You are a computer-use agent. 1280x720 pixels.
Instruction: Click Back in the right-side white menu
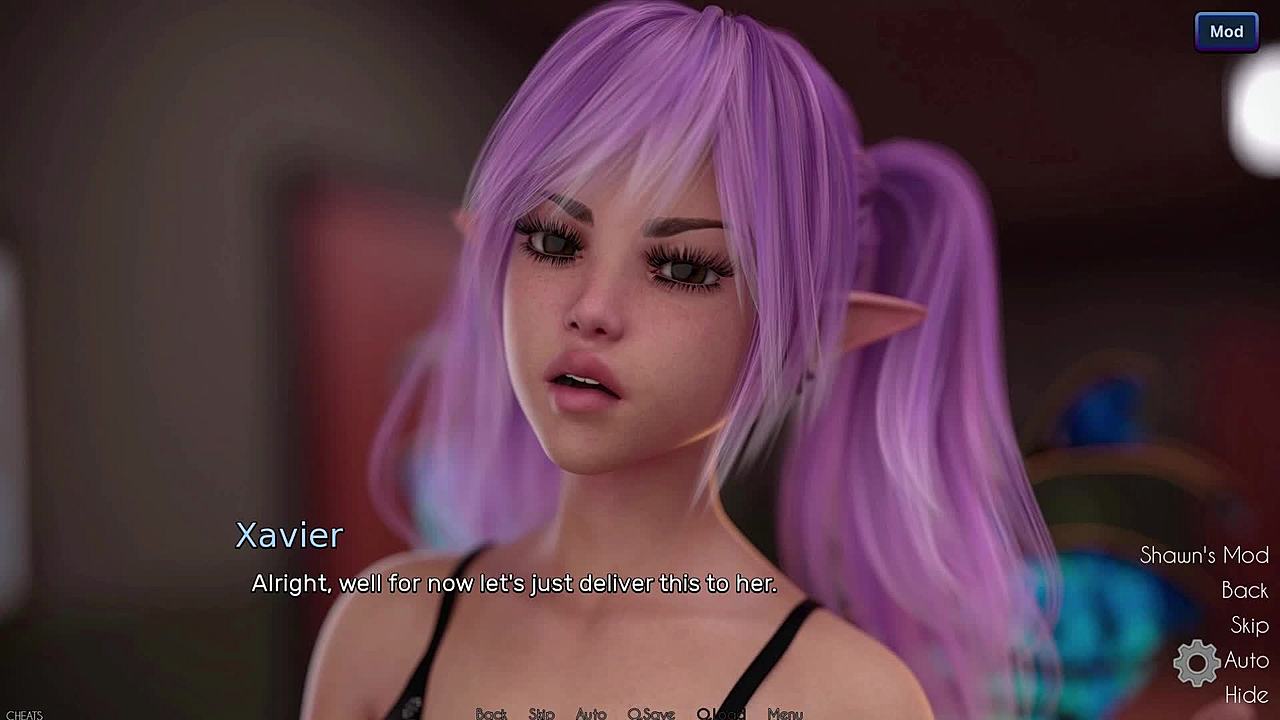(1244, 590)
